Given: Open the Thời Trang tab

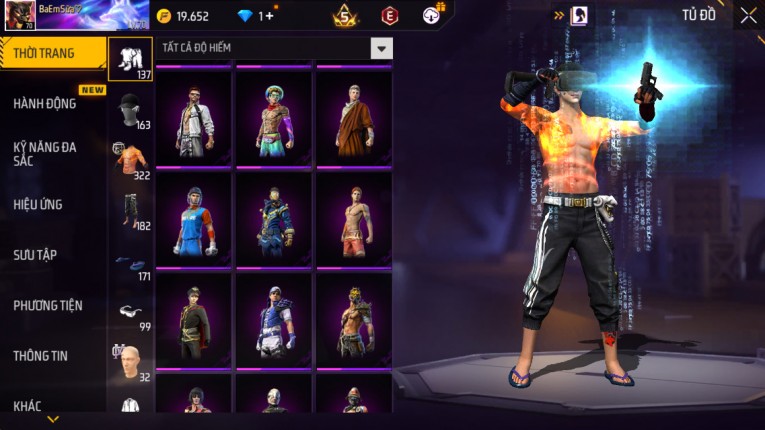Looking at the screenshot, I should [52, 53].
